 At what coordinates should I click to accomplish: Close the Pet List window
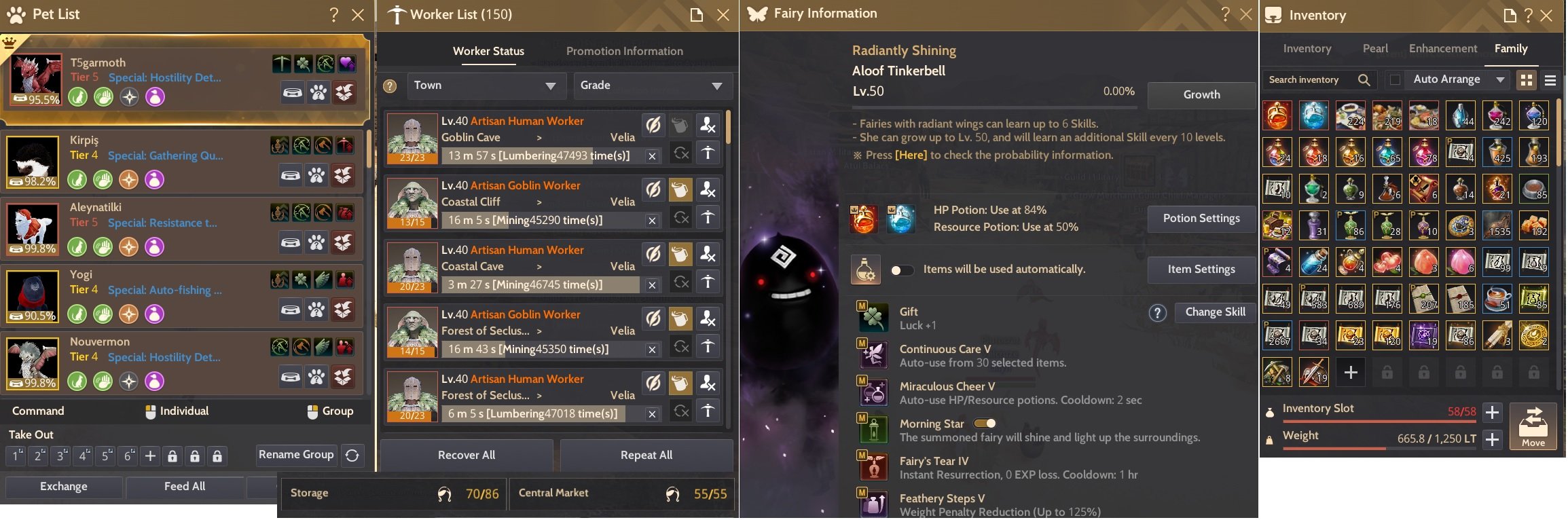pyautogui.click(x=358, y=15)
